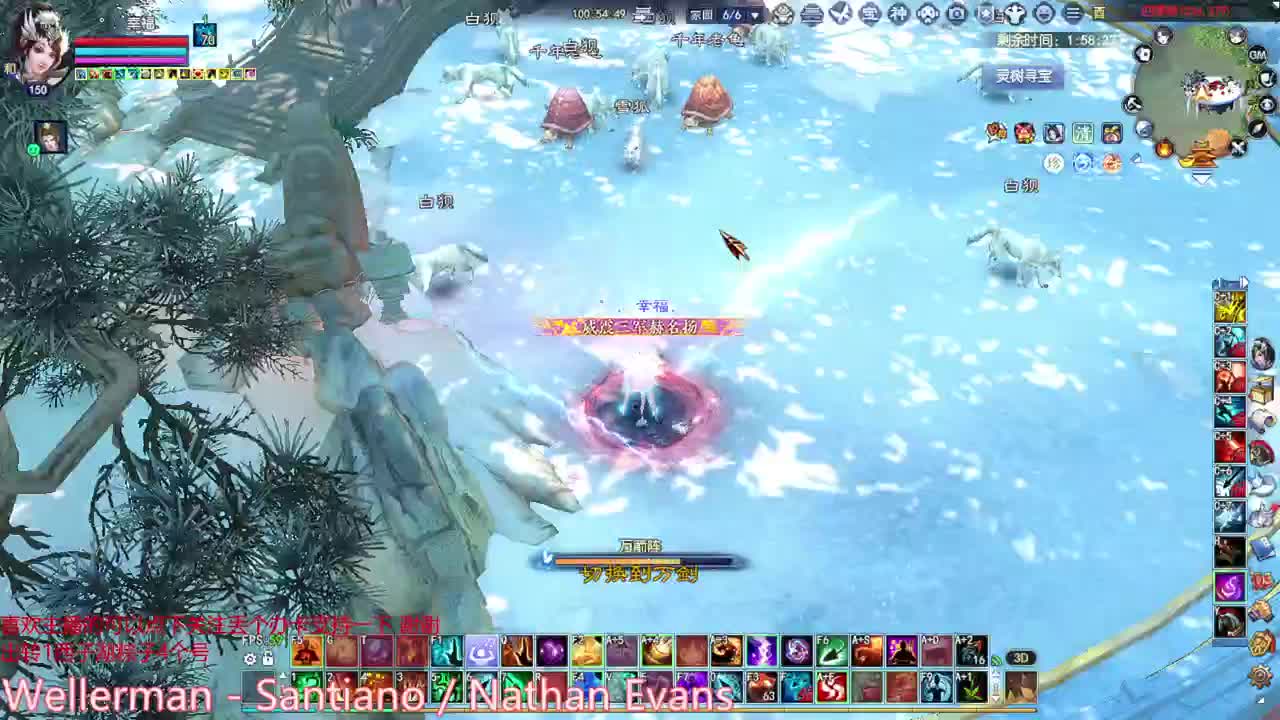Expand the arrow beneath the minimap

coord(1201,177)
